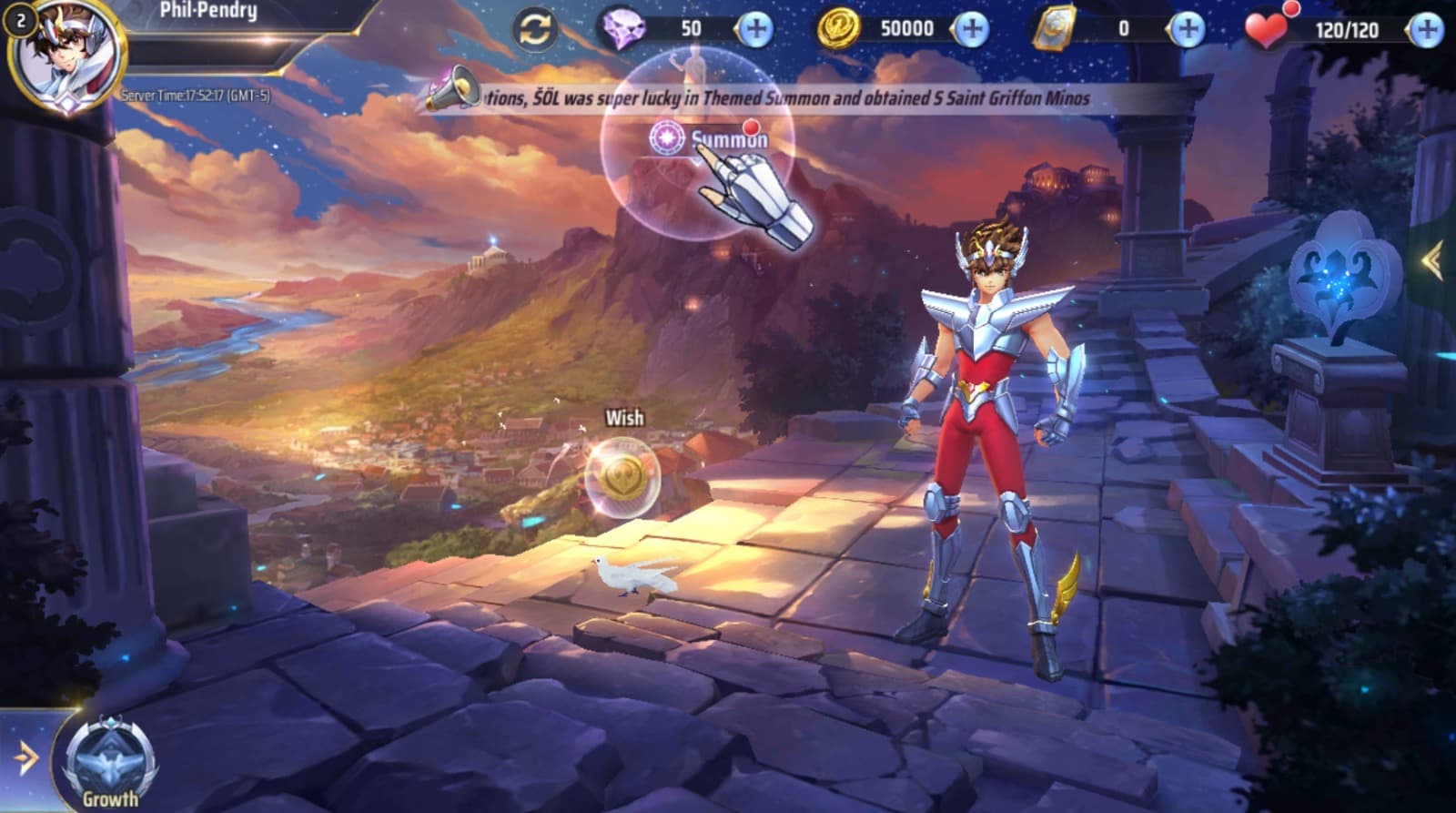This screenshot has width=1456, height=813.
Task: Add more purple diamonds
Action: (753, 29)
